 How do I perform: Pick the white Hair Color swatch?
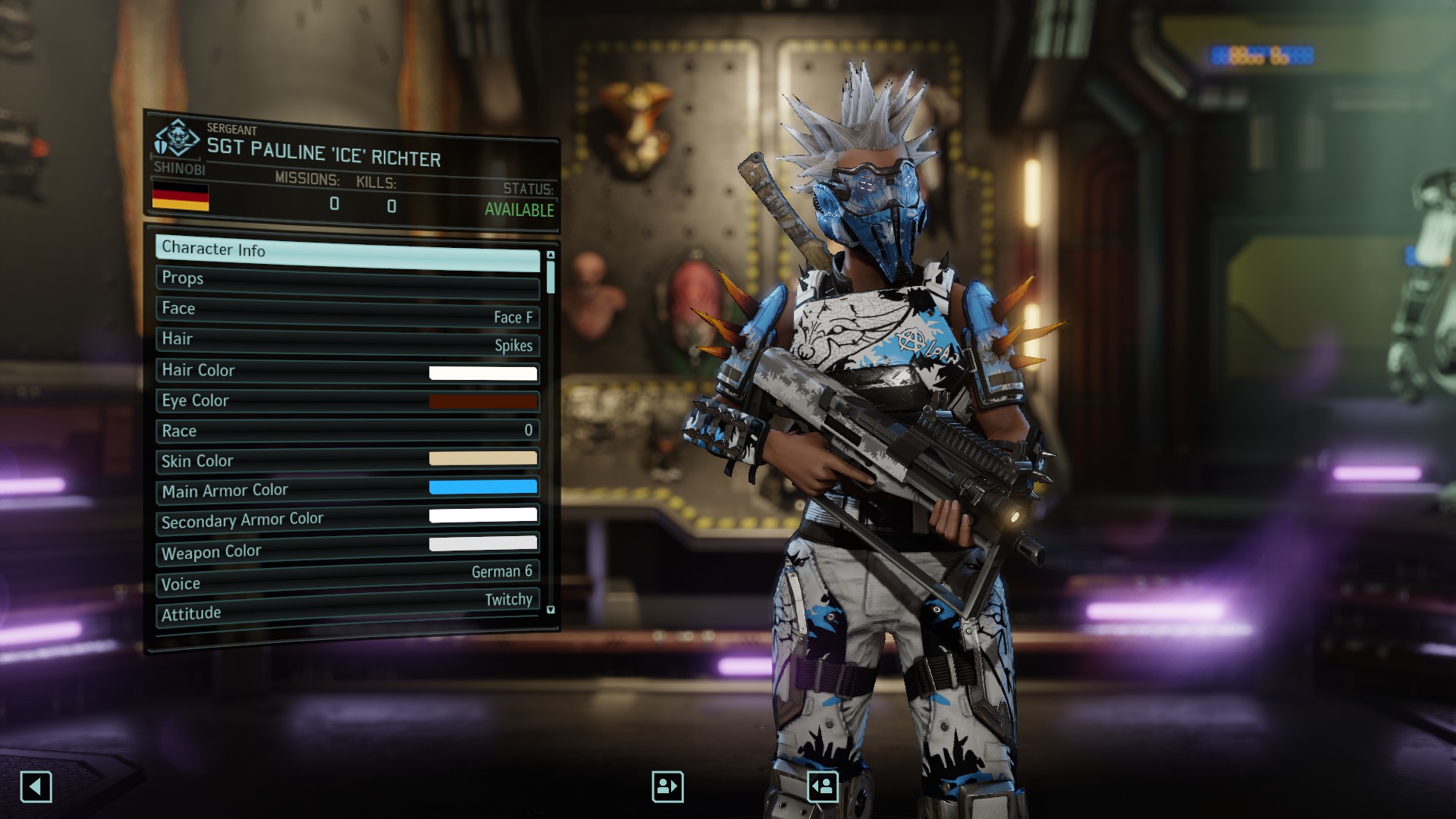pyautogui.click(x=483, y=372)
